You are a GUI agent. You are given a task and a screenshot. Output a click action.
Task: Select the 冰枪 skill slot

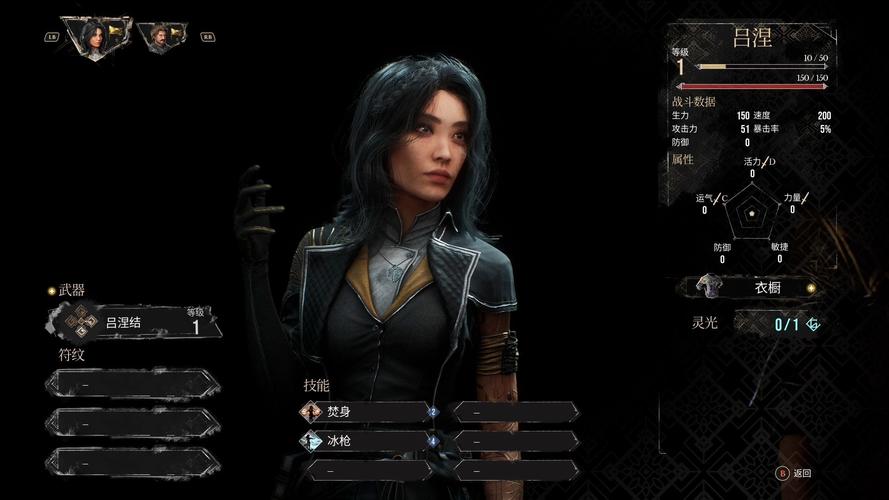click(x=368, y=440)
